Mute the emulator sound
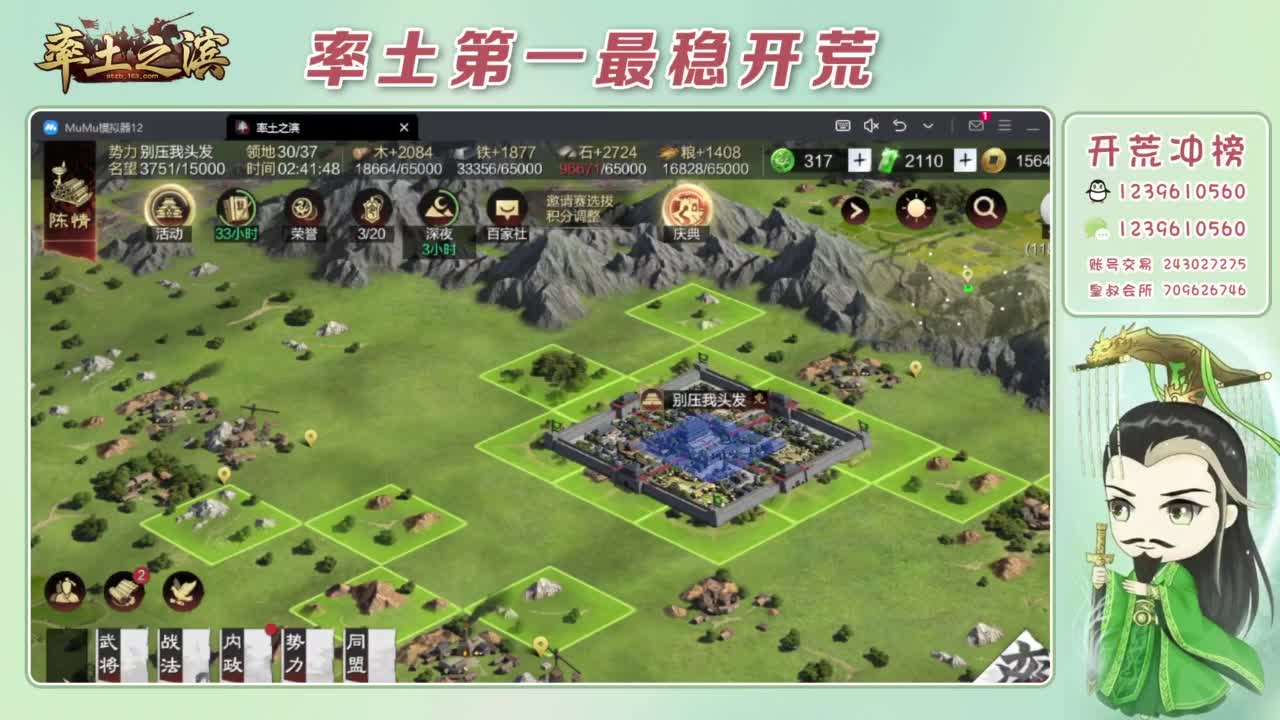The image size is (1280, 720). pos(871,125)
